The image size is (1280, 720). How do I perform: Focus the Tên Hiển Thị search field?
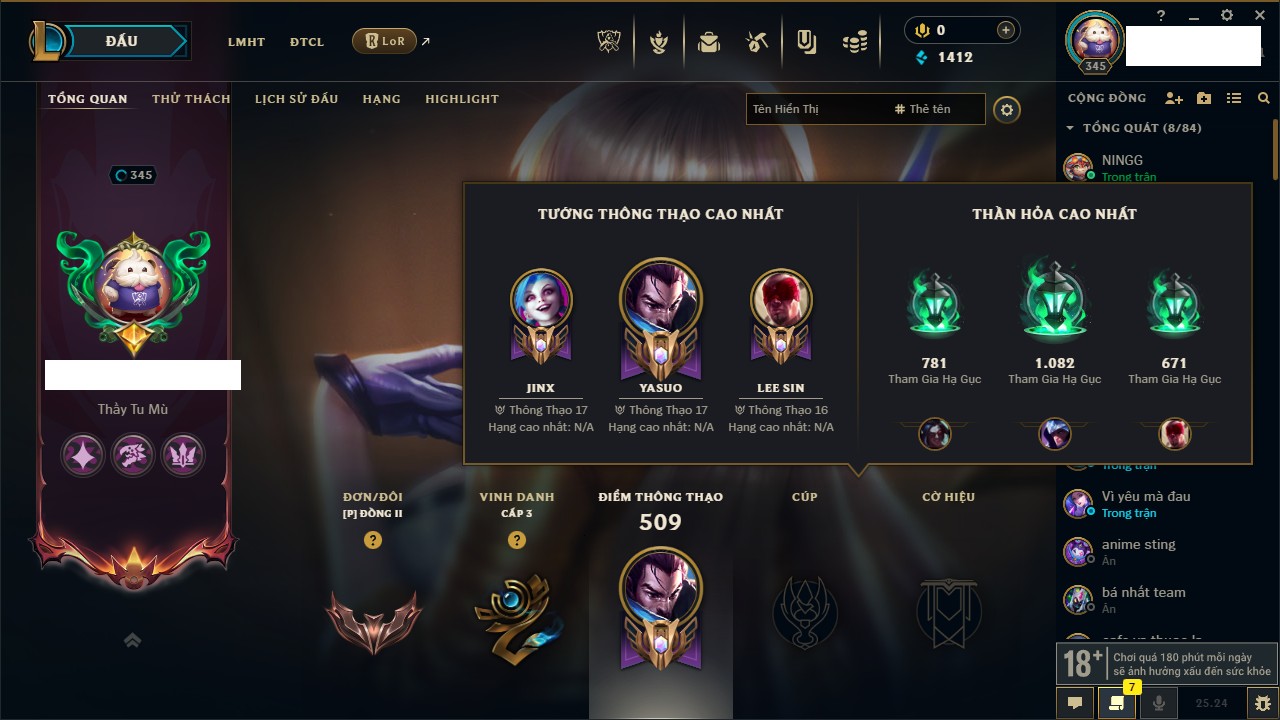tap(815, 109)
